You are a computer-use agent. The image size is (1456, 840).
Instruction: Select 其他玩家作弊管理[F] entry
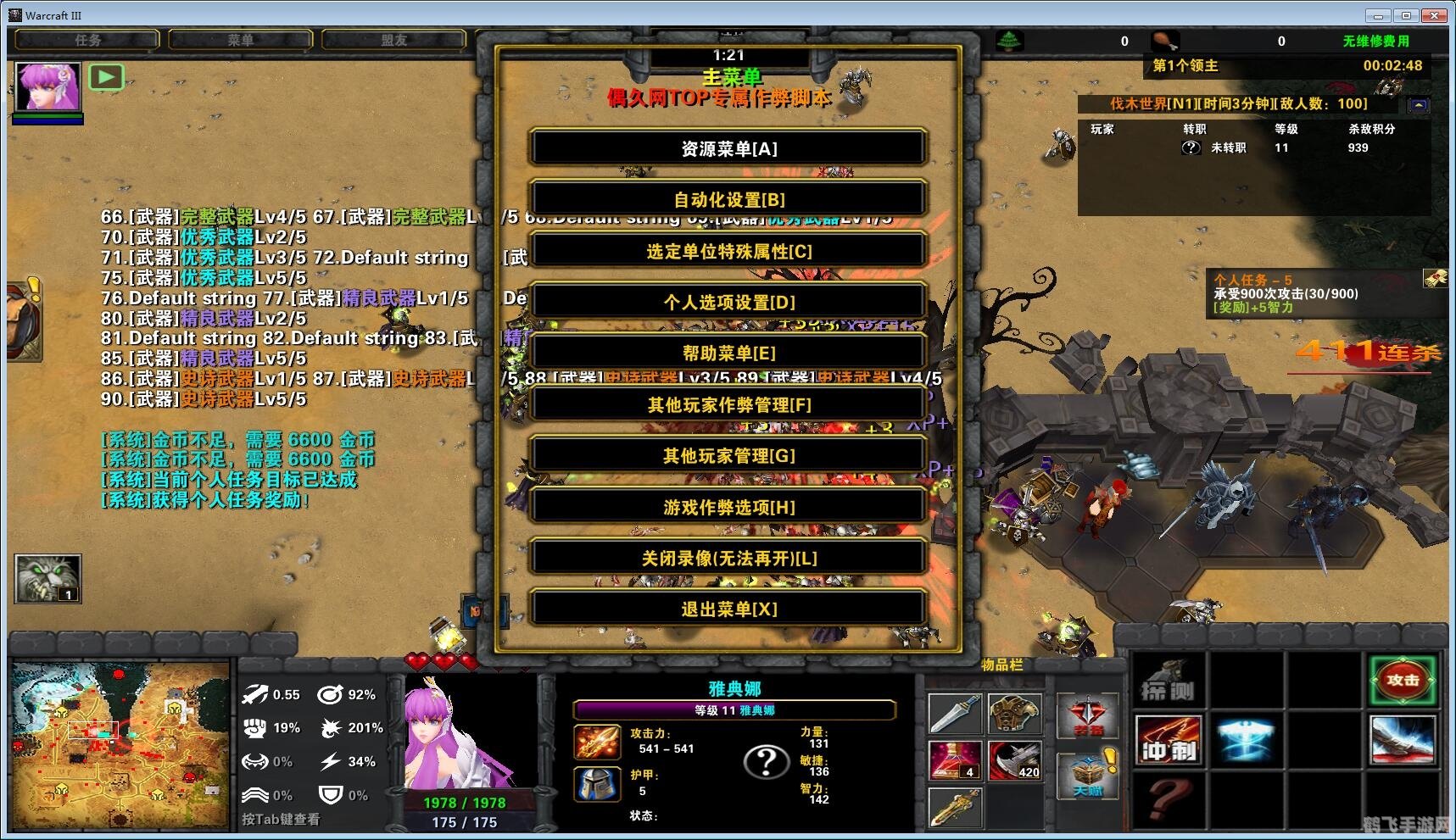click(x=728, y=404)
